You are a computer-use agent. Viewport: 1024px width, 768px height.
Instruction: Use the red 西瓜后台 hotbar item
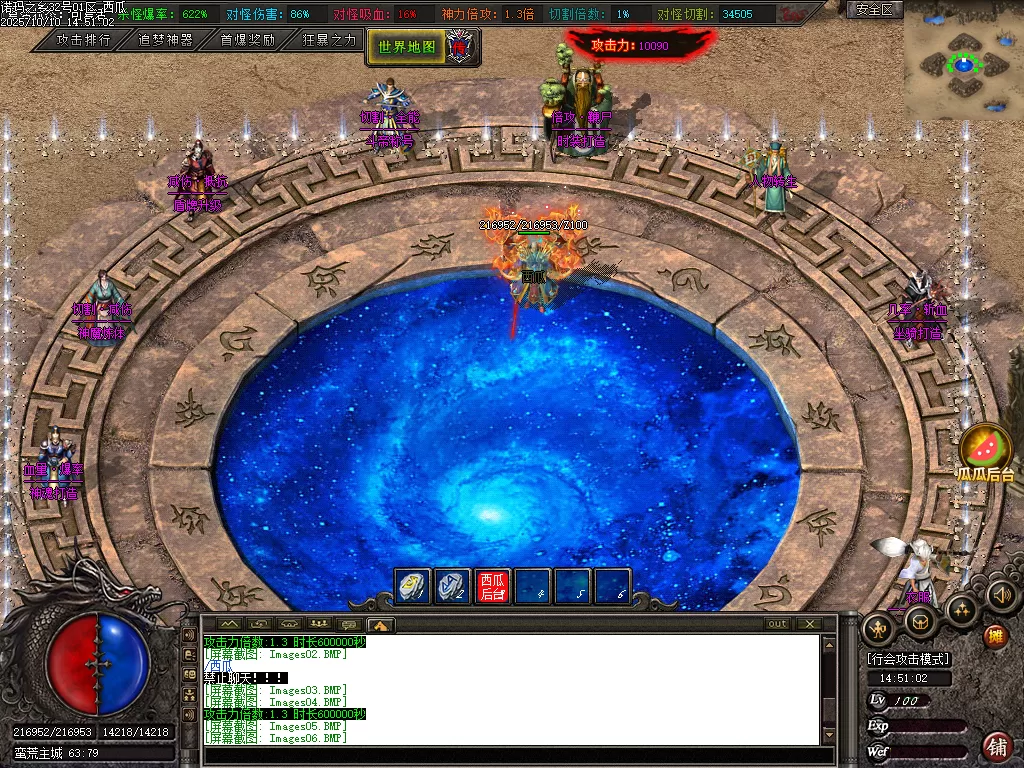point(492,586)
